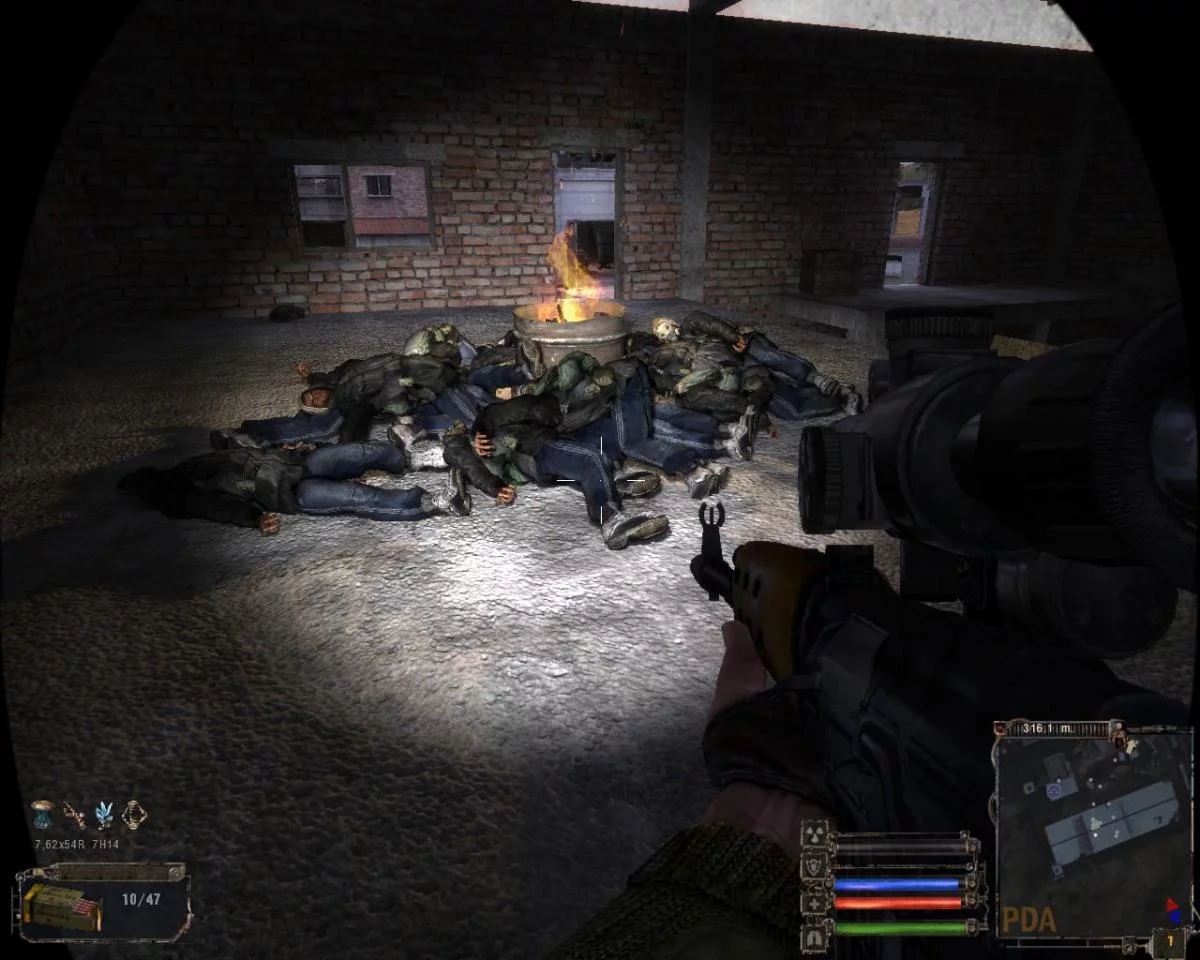Click the PDA label on the minimap
Screen dimensions: 1200x960
click(1028, 919)
